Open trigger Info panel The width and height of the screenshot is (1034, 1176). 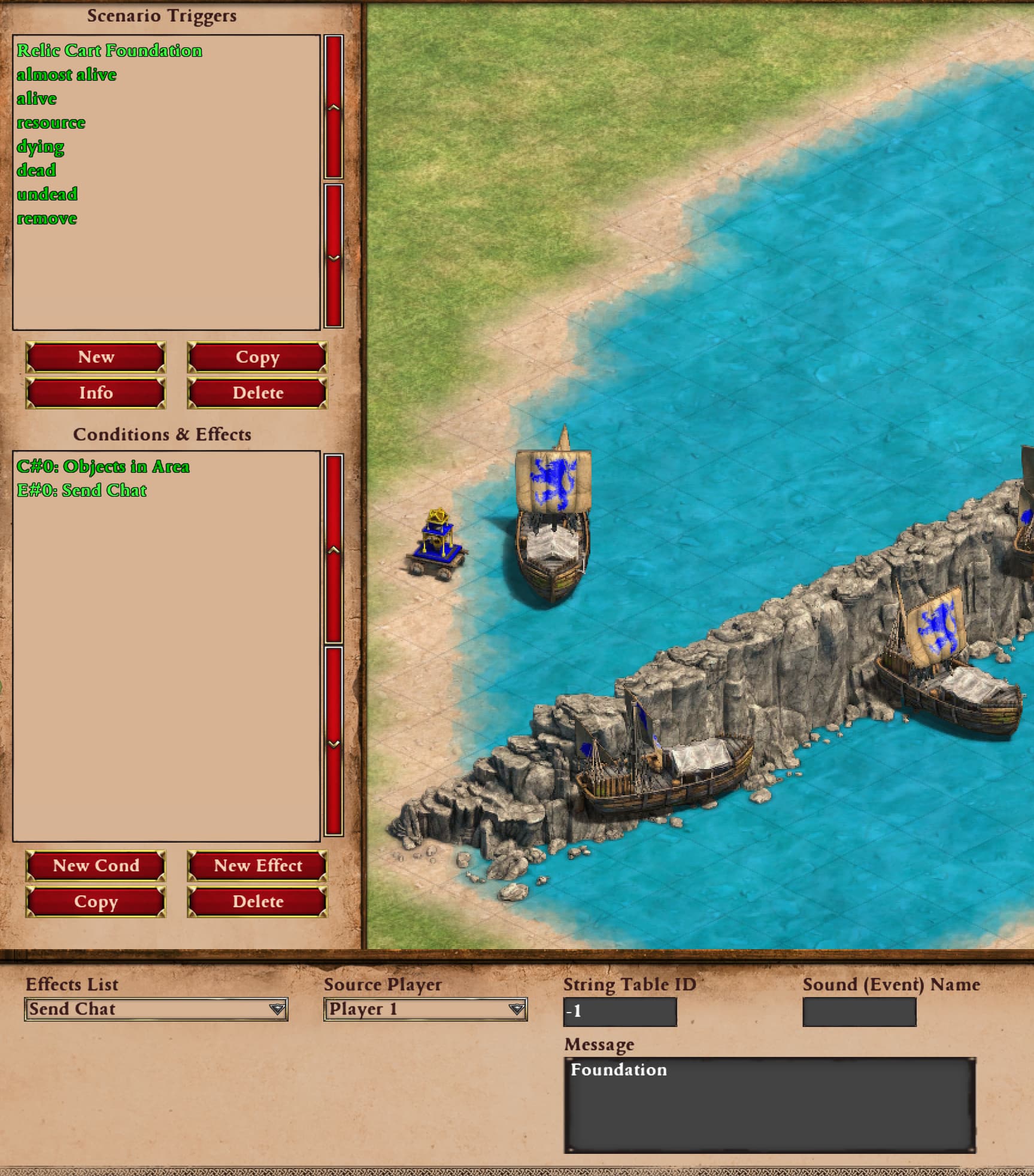(x=96, y=393)
